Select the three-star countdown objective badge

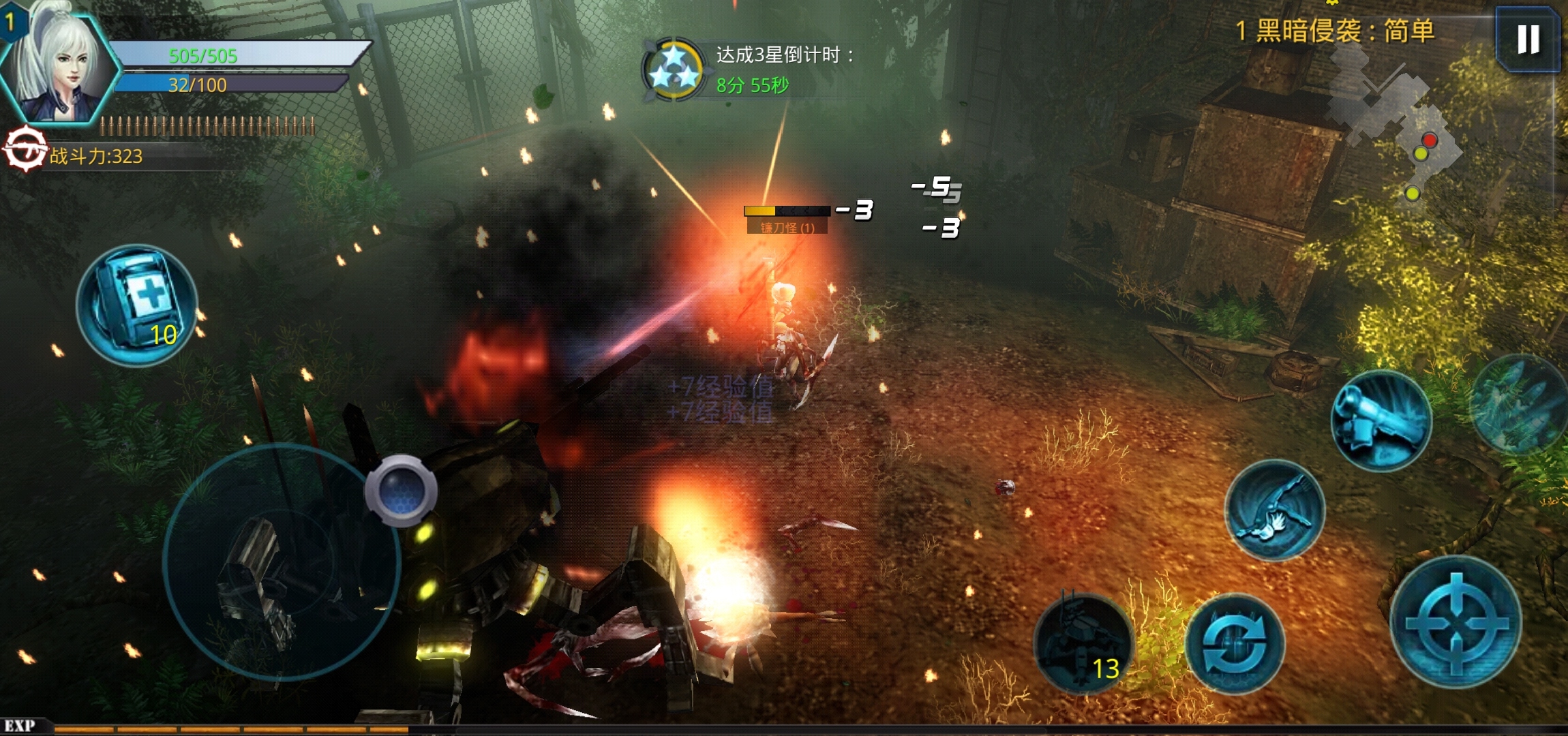pos(673,70)
